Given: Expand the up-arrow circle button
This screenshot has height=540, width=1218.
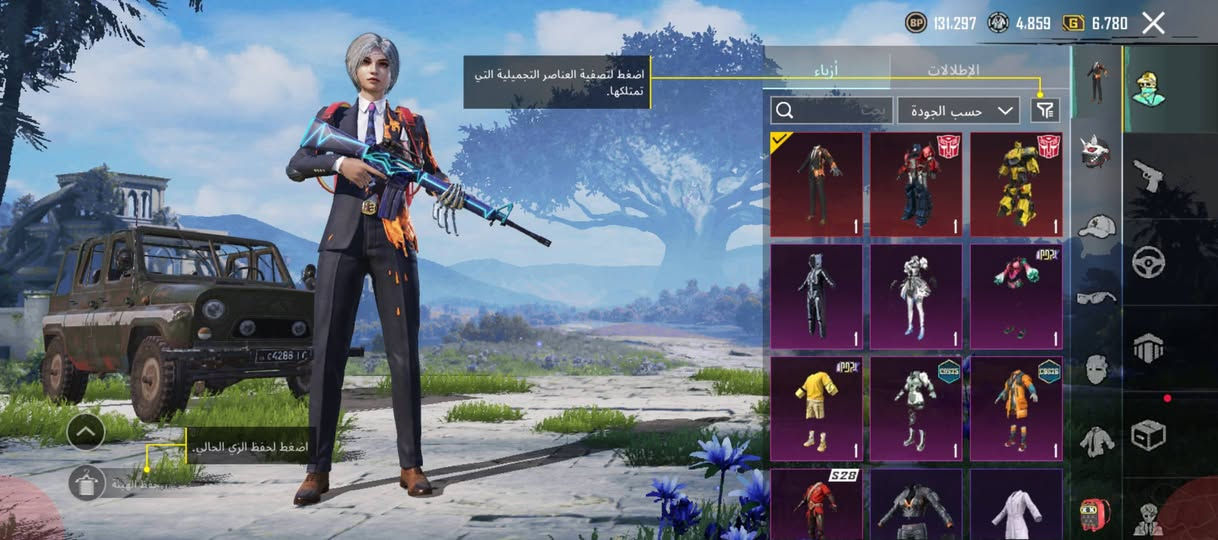Looking at the screenshot, I should pyautogui.click(x=87, y=432).
